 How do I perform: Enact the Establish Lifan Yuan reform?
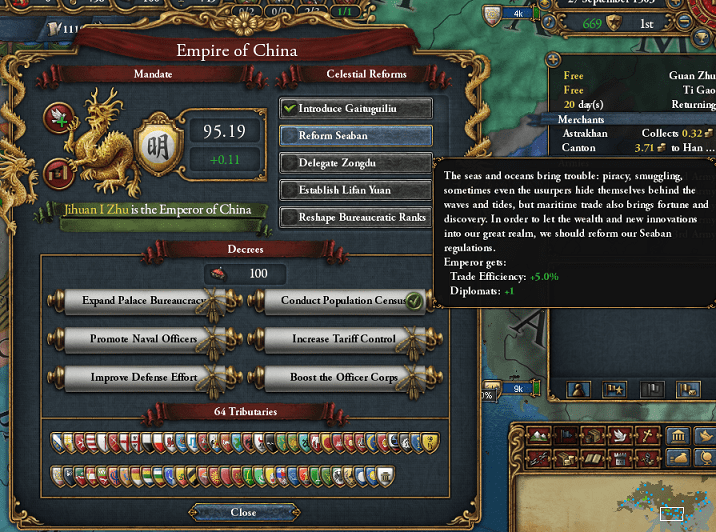point(356,189)
